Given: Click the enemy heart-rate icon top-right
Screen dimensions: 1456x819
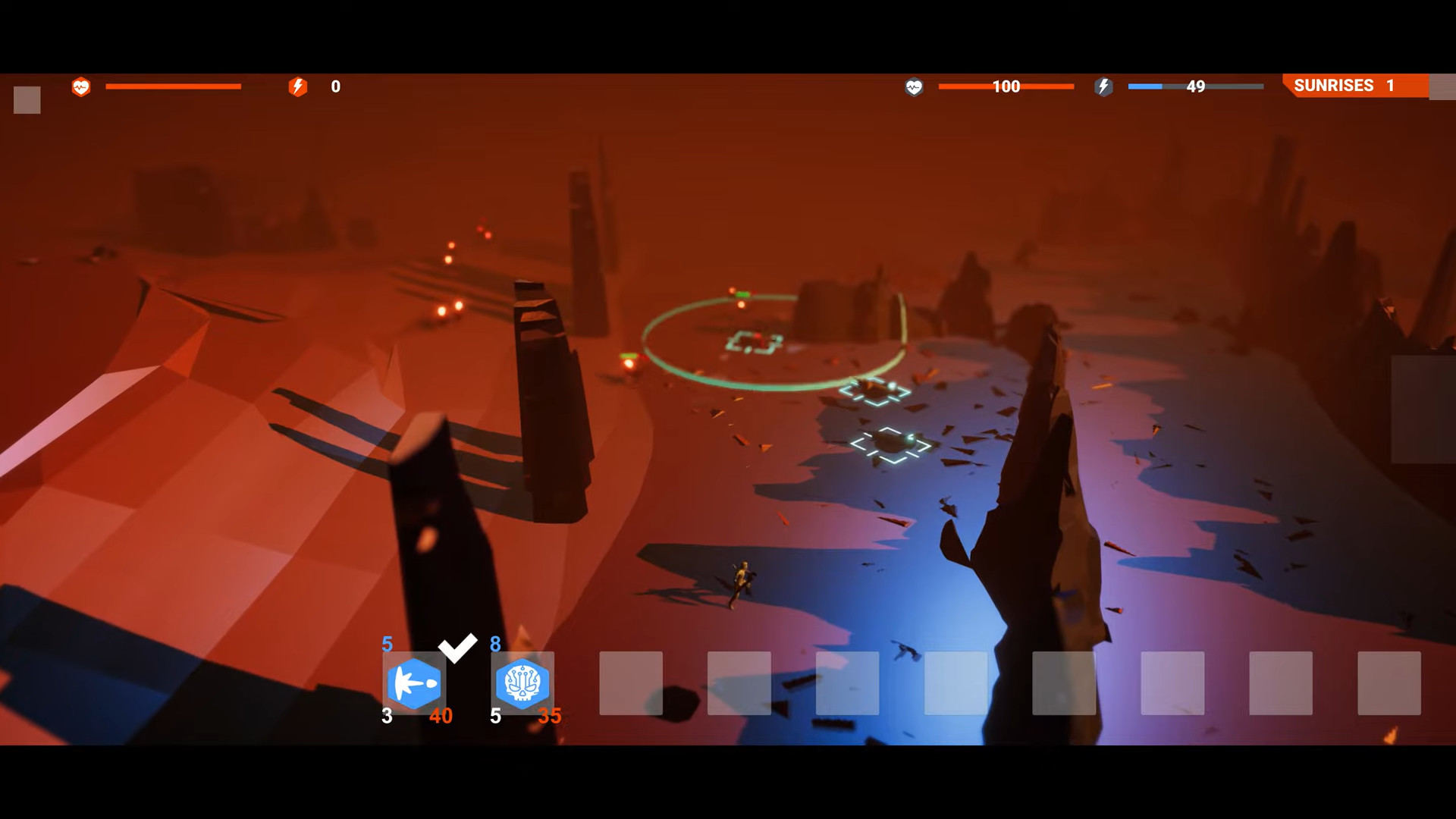Looking at the screenshot, I should tap(914, 87).
